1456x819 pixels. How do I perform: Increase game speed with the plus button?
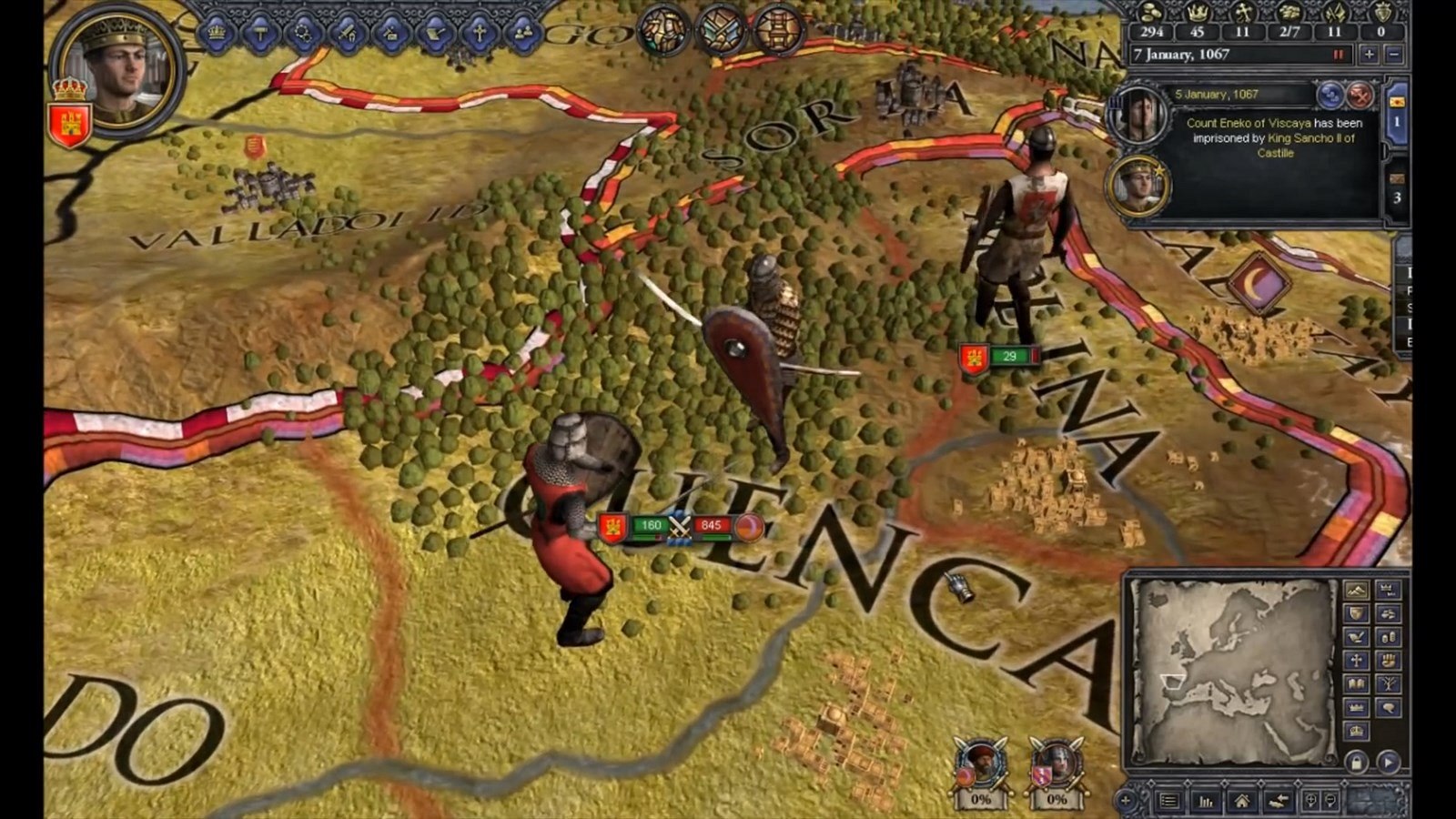(x=1369, y=55)
